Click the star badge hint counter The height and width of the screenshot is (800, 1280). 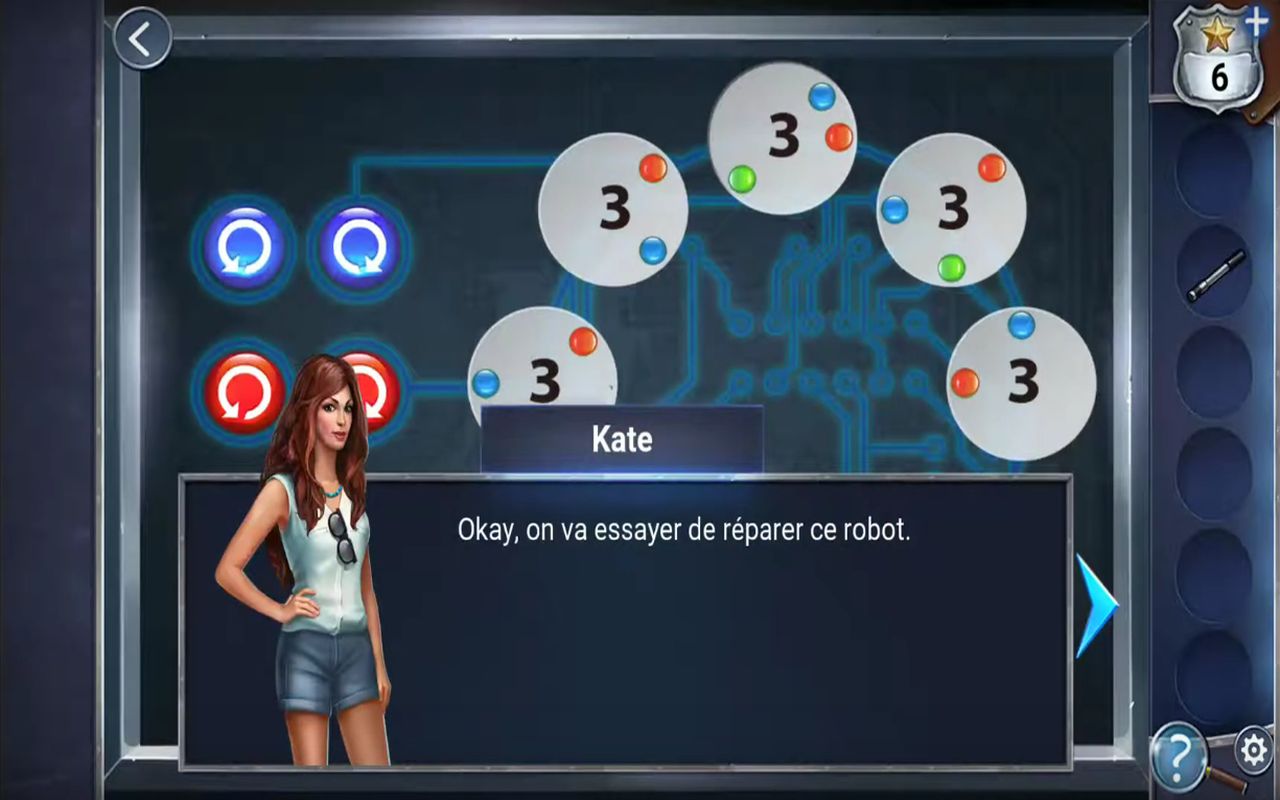(1216, 60)
